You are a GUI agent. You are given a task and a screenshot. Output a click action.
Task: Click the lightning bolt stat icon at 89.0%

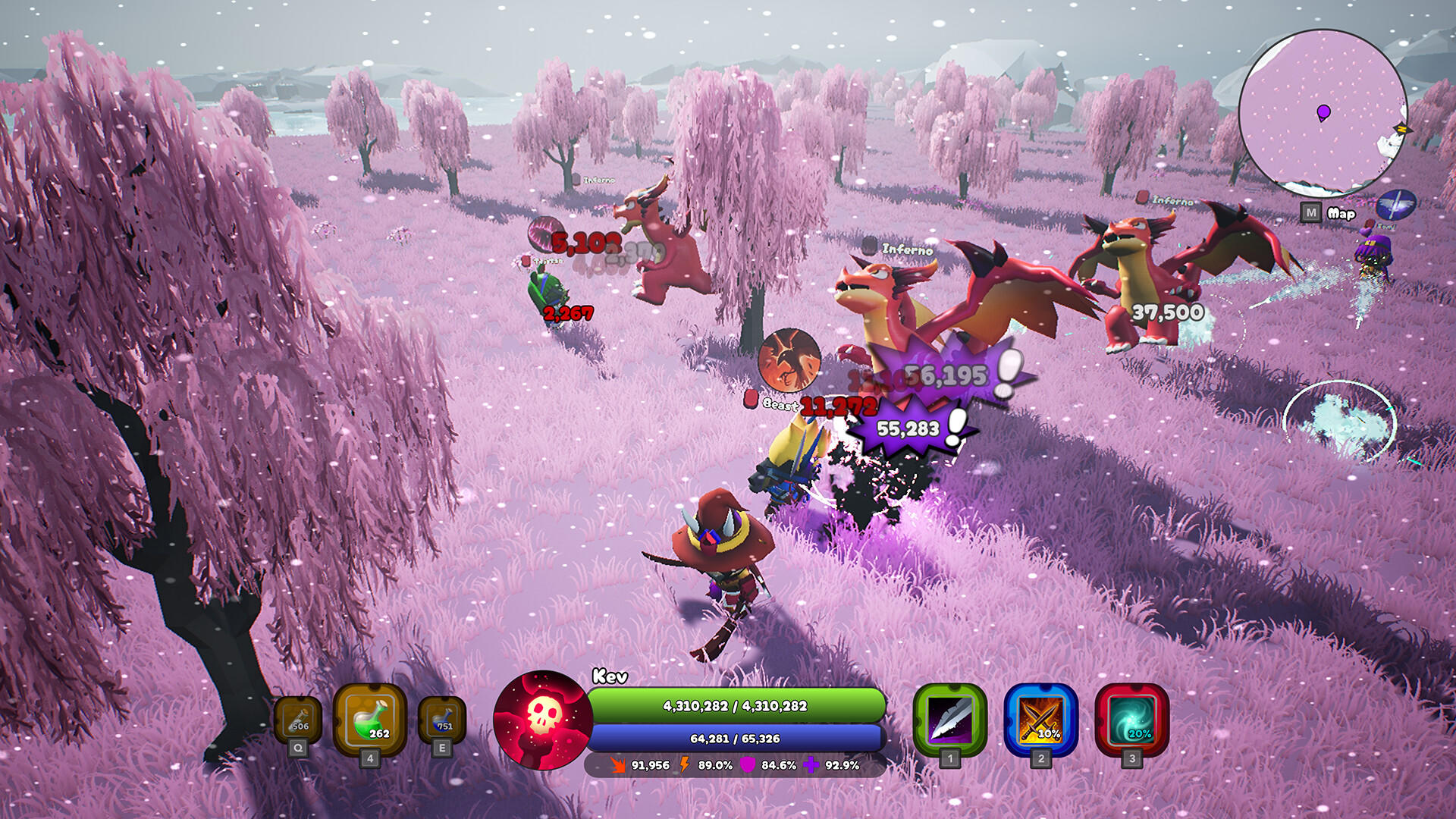click(x=685, y=766)
